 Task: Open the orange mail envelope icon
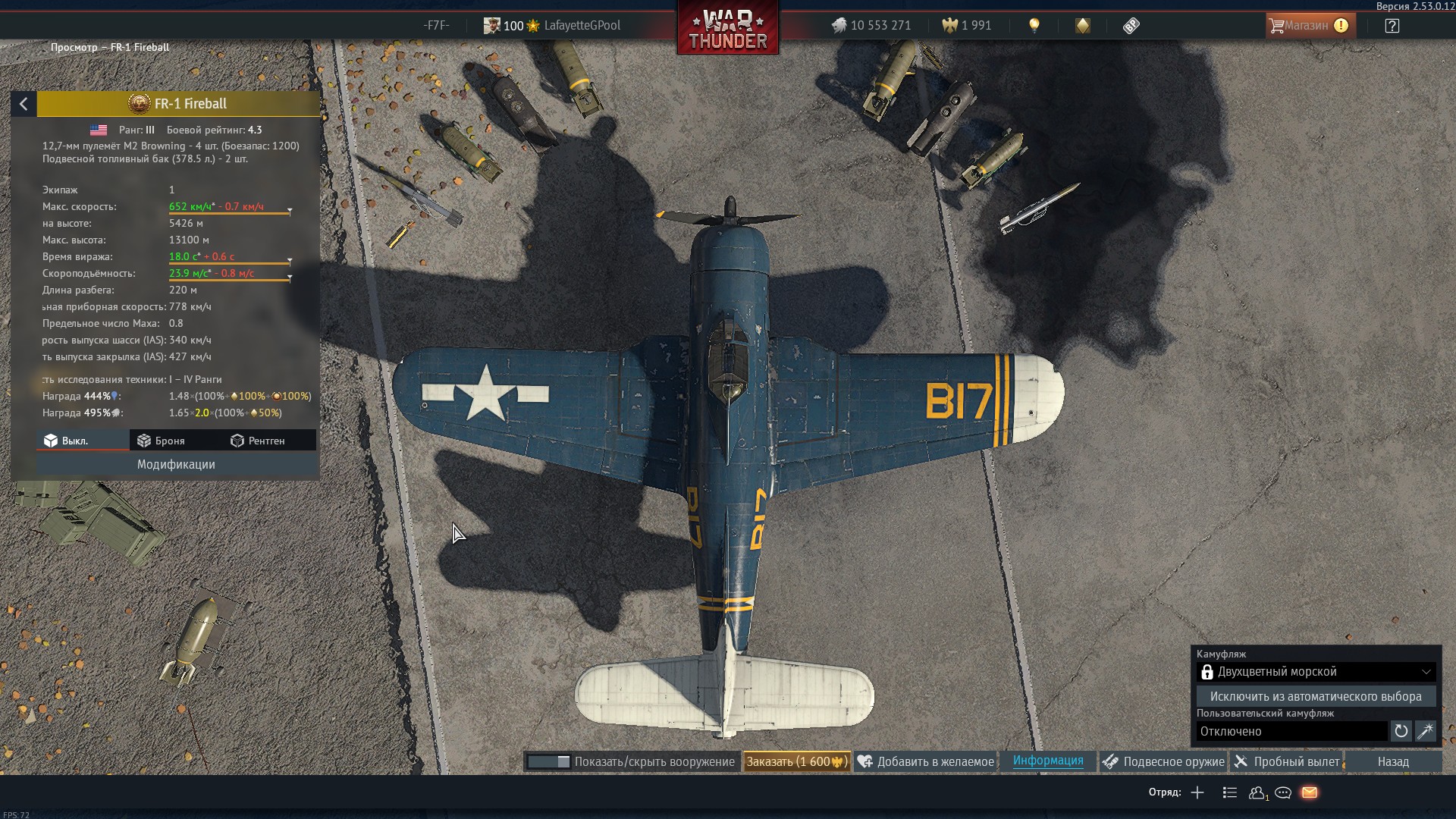[1310, 792]
